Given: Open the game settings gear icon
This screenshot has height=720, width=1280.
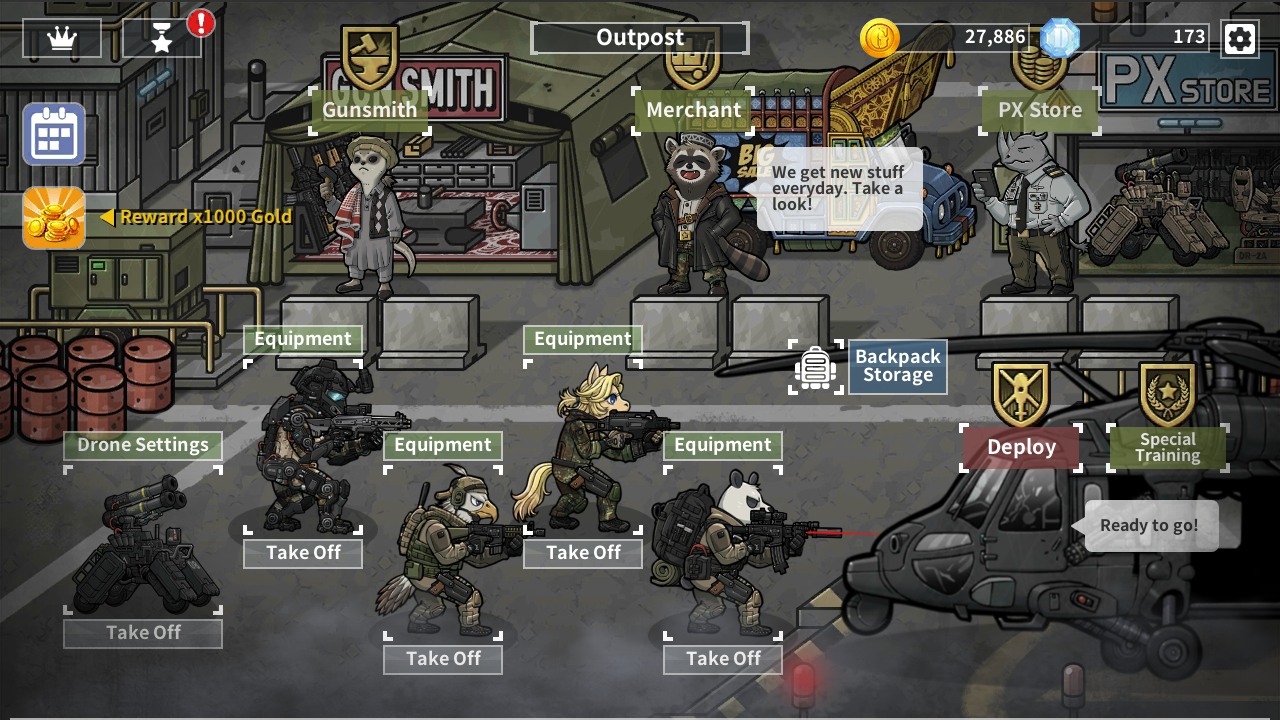Looking at the screenshot, I should 1240,39.
